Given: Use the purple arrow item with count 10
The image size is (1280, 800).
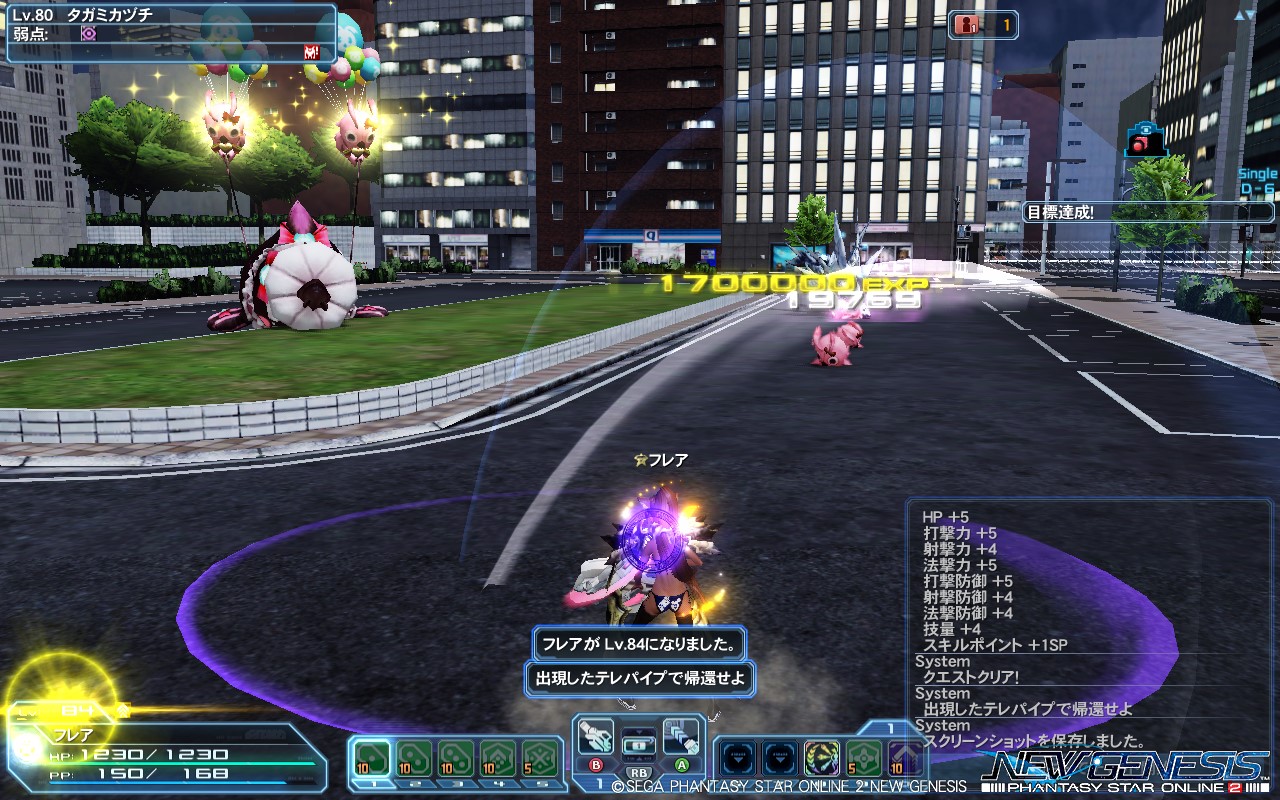Looking at the screenshot, I should 905,758.
